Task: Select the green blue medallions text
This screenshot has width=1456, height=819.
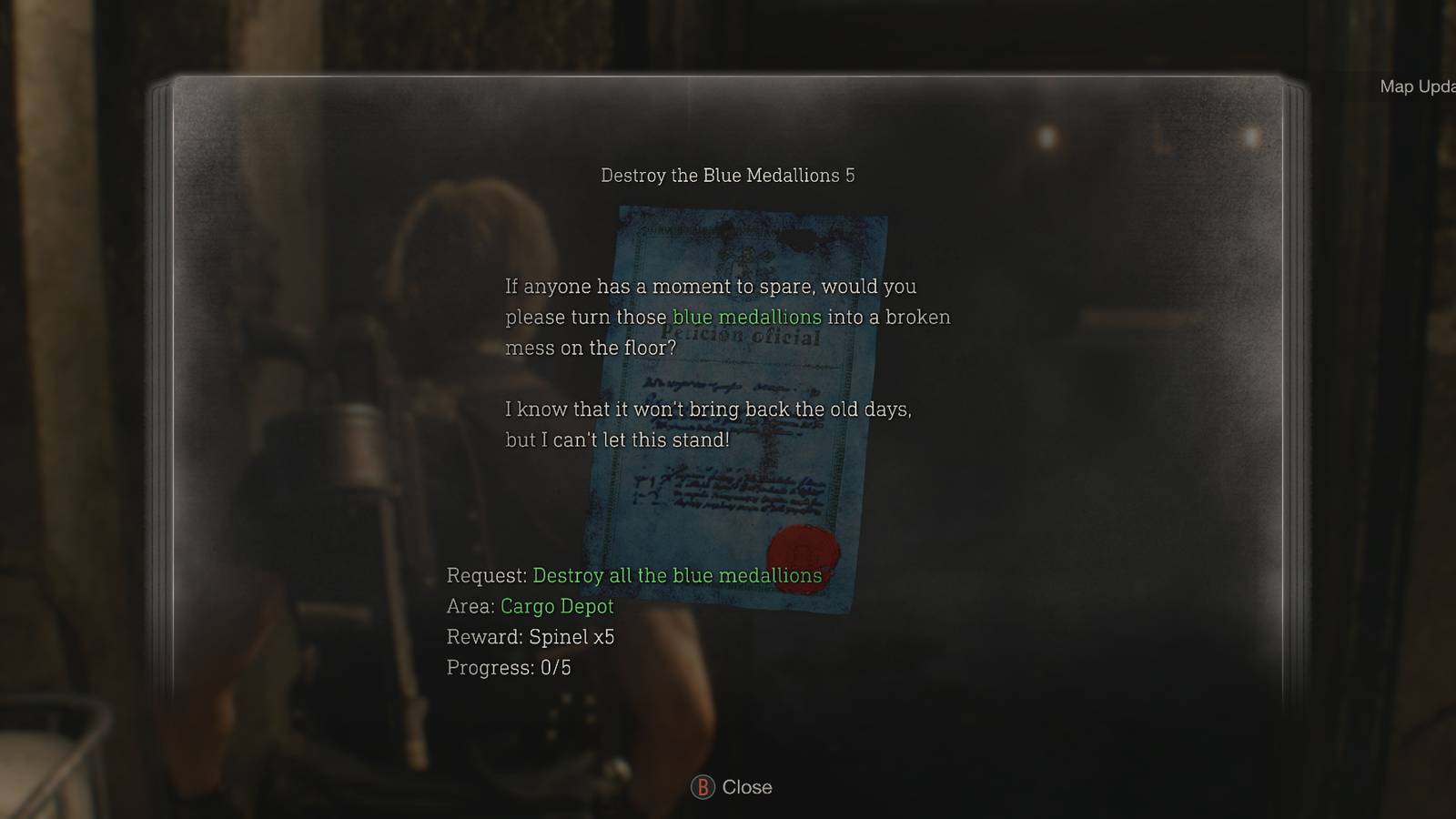Action: [746, 317]
